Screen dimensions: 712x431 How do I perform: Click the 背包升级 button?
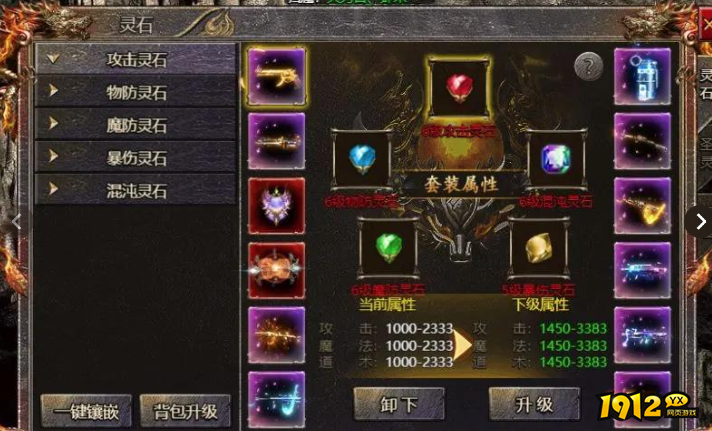185,410
